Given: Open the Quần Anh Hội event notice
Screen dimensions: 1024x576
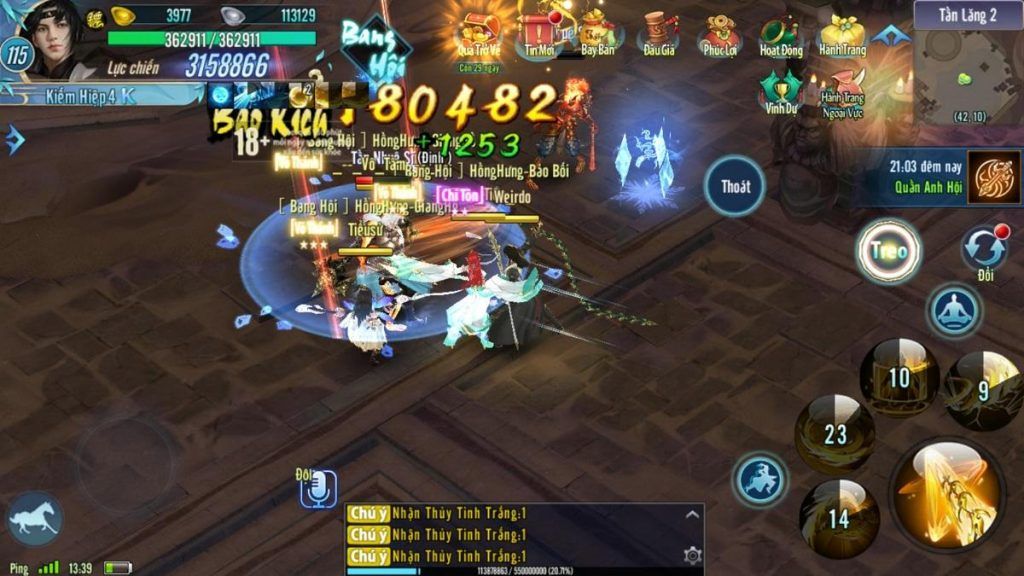Looking at the screenshot, I should tap(993, 177).
